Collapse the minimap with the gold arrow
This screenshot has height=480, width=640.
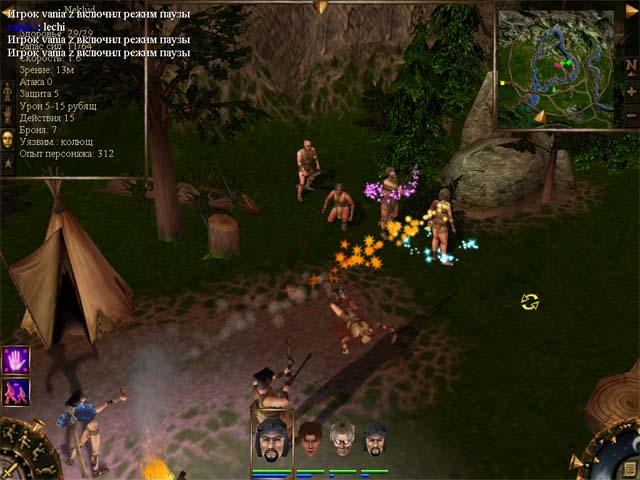pyautogui.click(x=631, y=10)
